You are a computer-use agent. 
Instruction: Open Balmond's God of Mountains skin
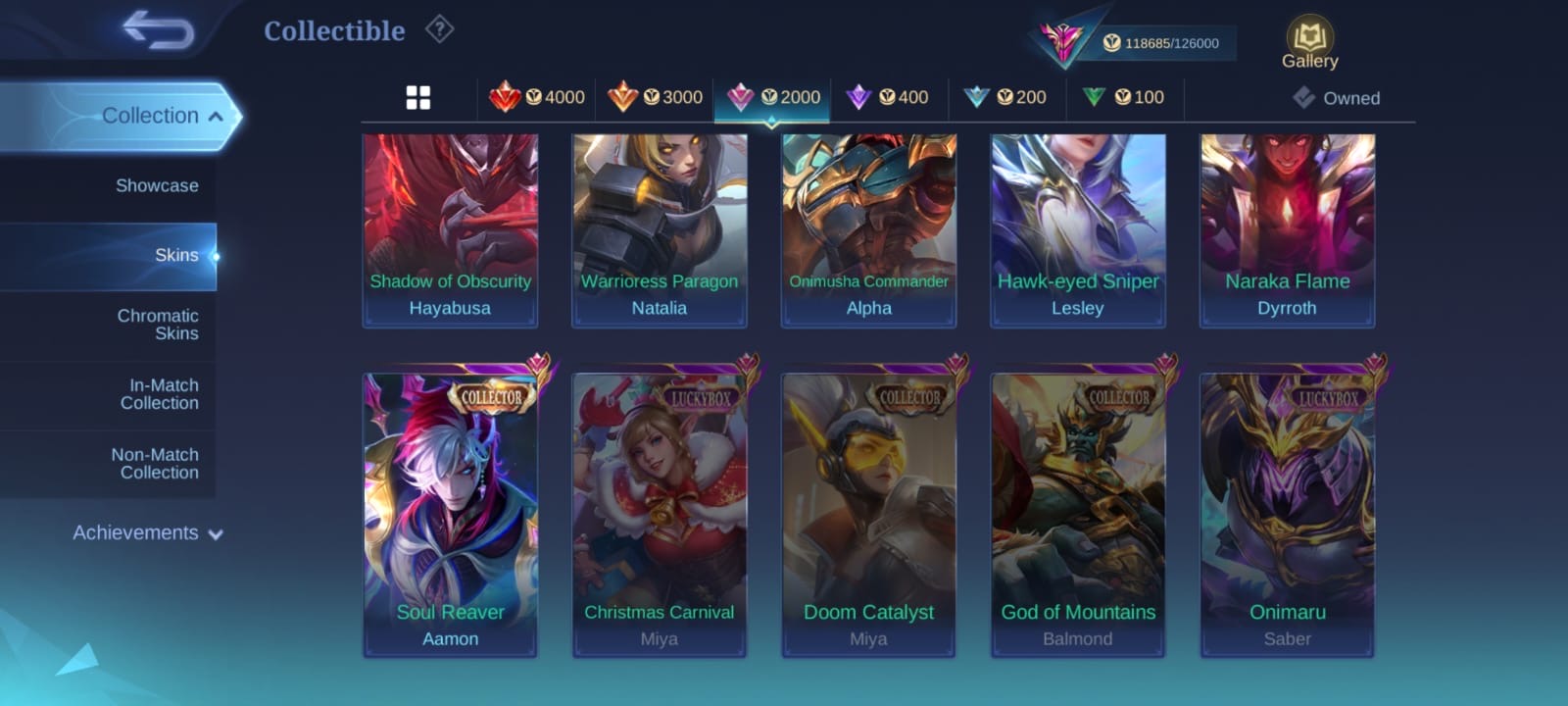point(1078,515)
